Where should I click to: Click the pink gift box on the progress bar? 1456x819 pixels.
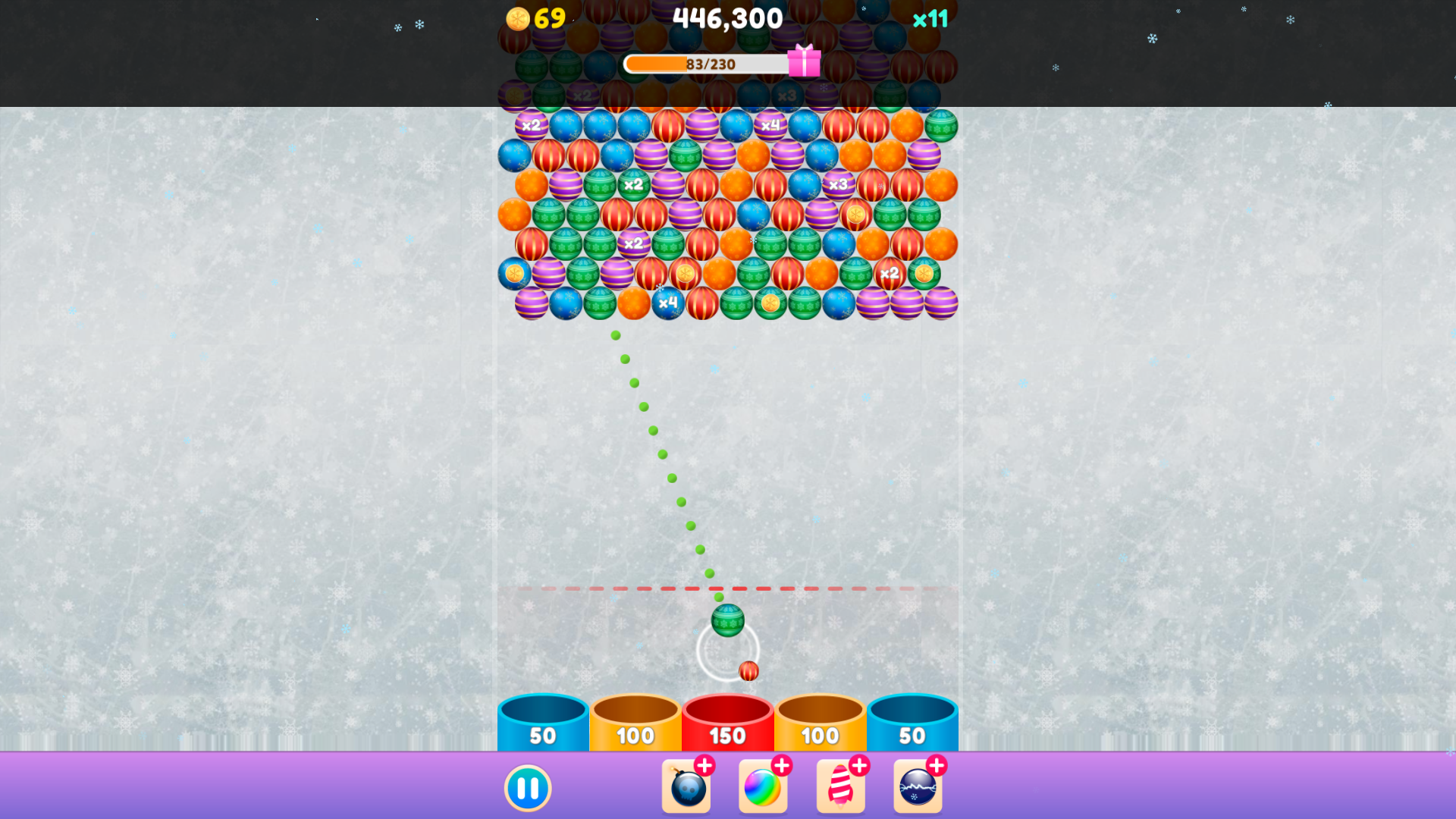(x=805, y=64)
